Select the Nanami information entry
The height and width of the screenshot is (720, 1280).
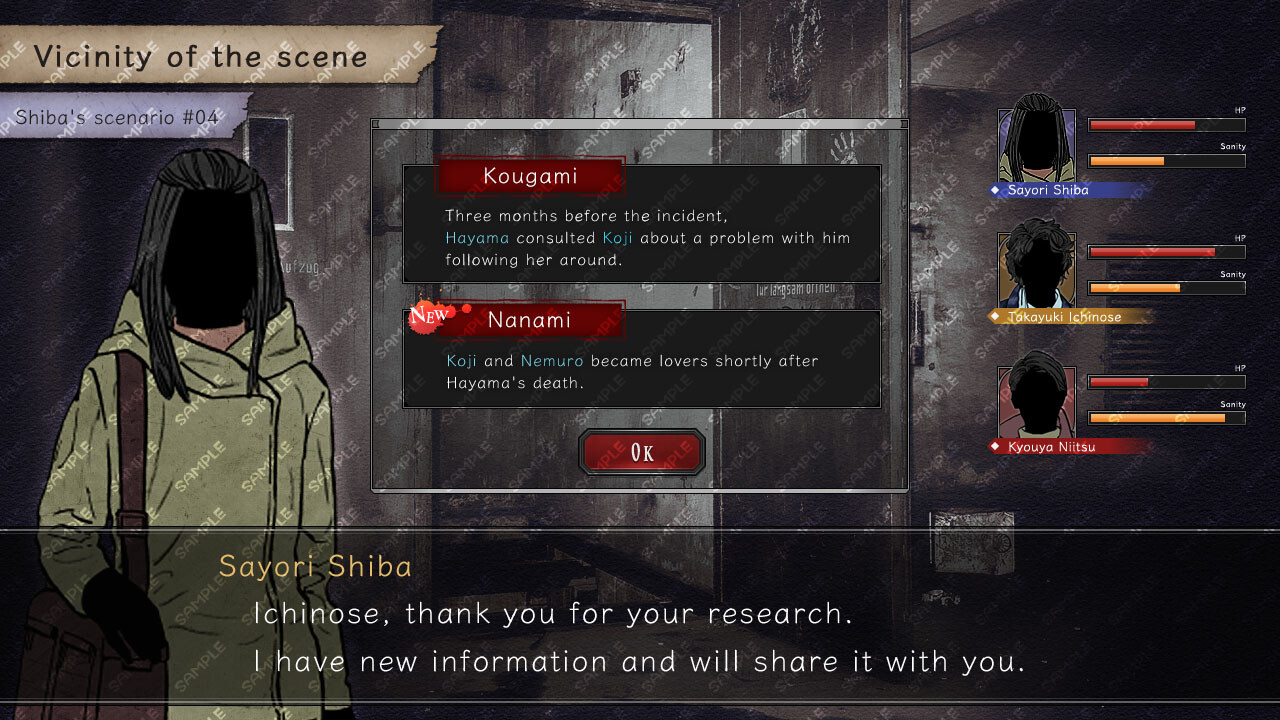(642, 358)
